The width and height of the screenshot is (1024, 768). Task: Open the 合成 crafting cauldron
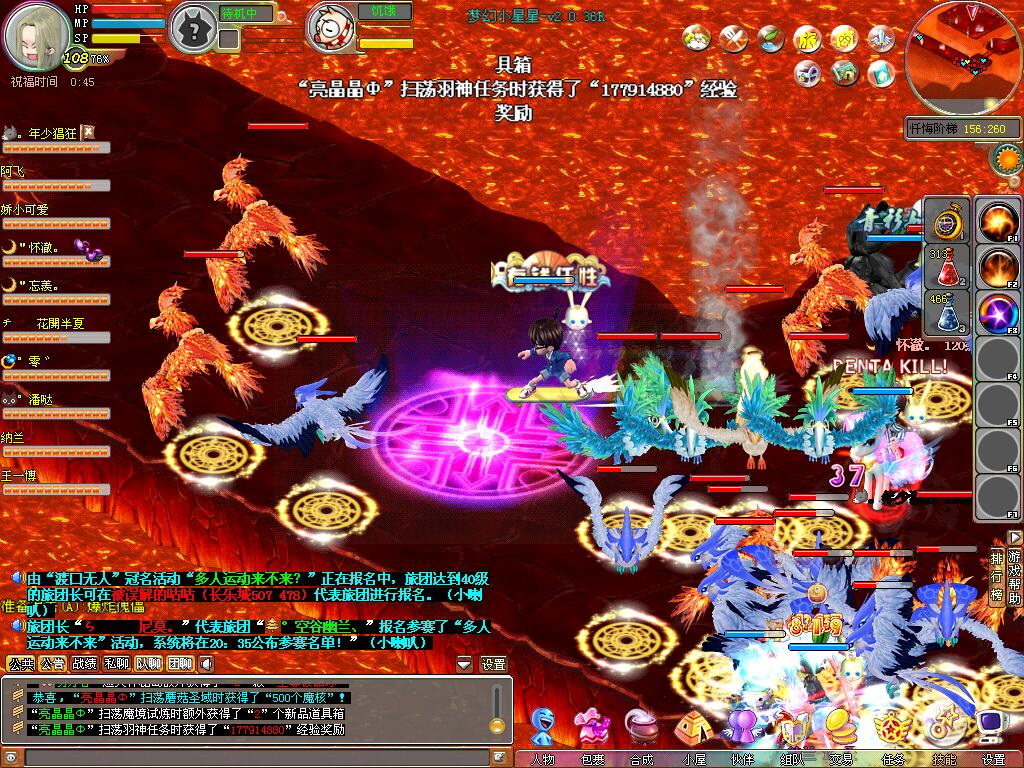(x=641, y=728)
